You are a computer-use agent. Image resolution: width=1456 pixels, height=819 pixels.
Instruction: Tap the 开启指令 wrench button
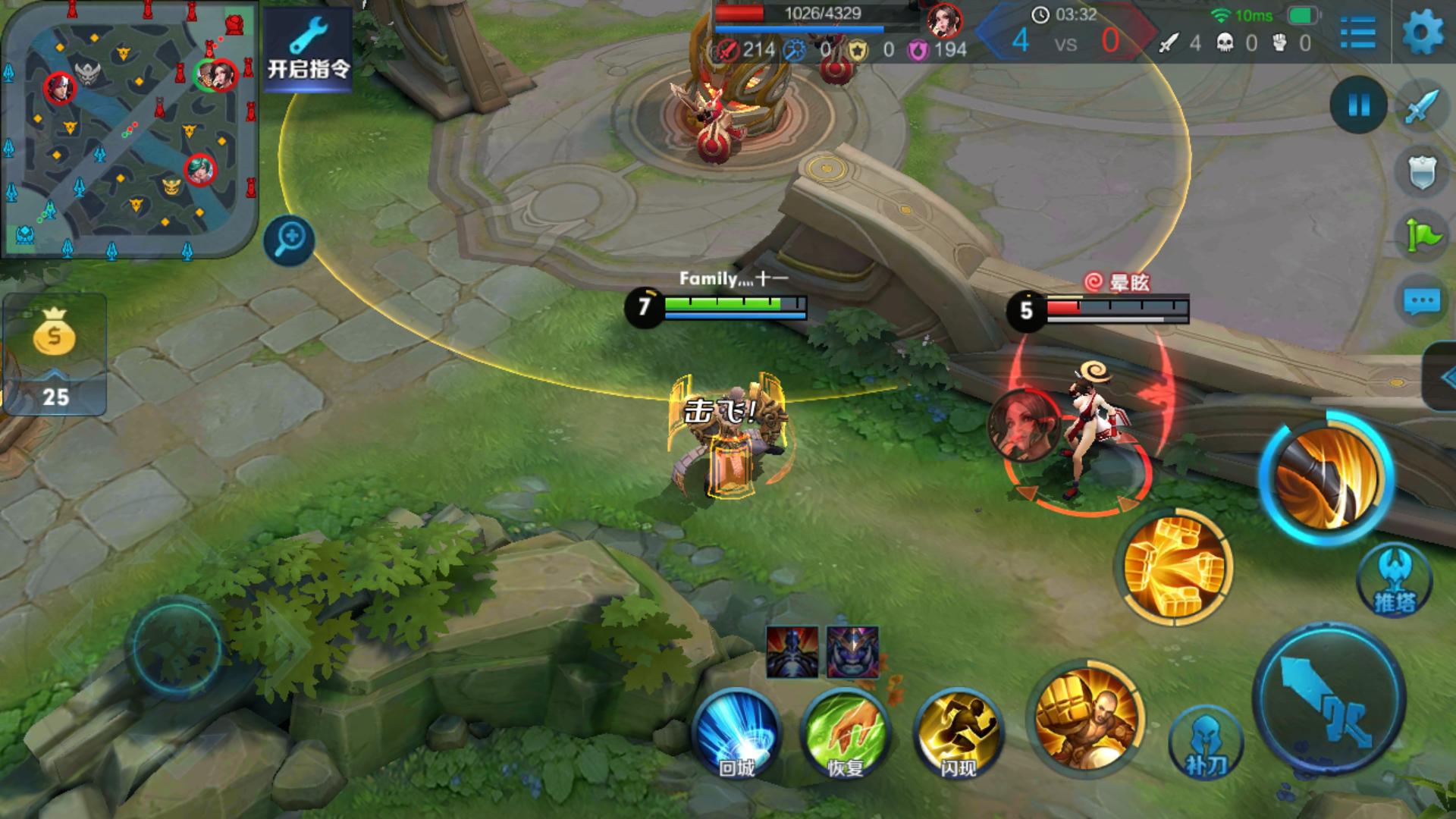click(309, 49)
